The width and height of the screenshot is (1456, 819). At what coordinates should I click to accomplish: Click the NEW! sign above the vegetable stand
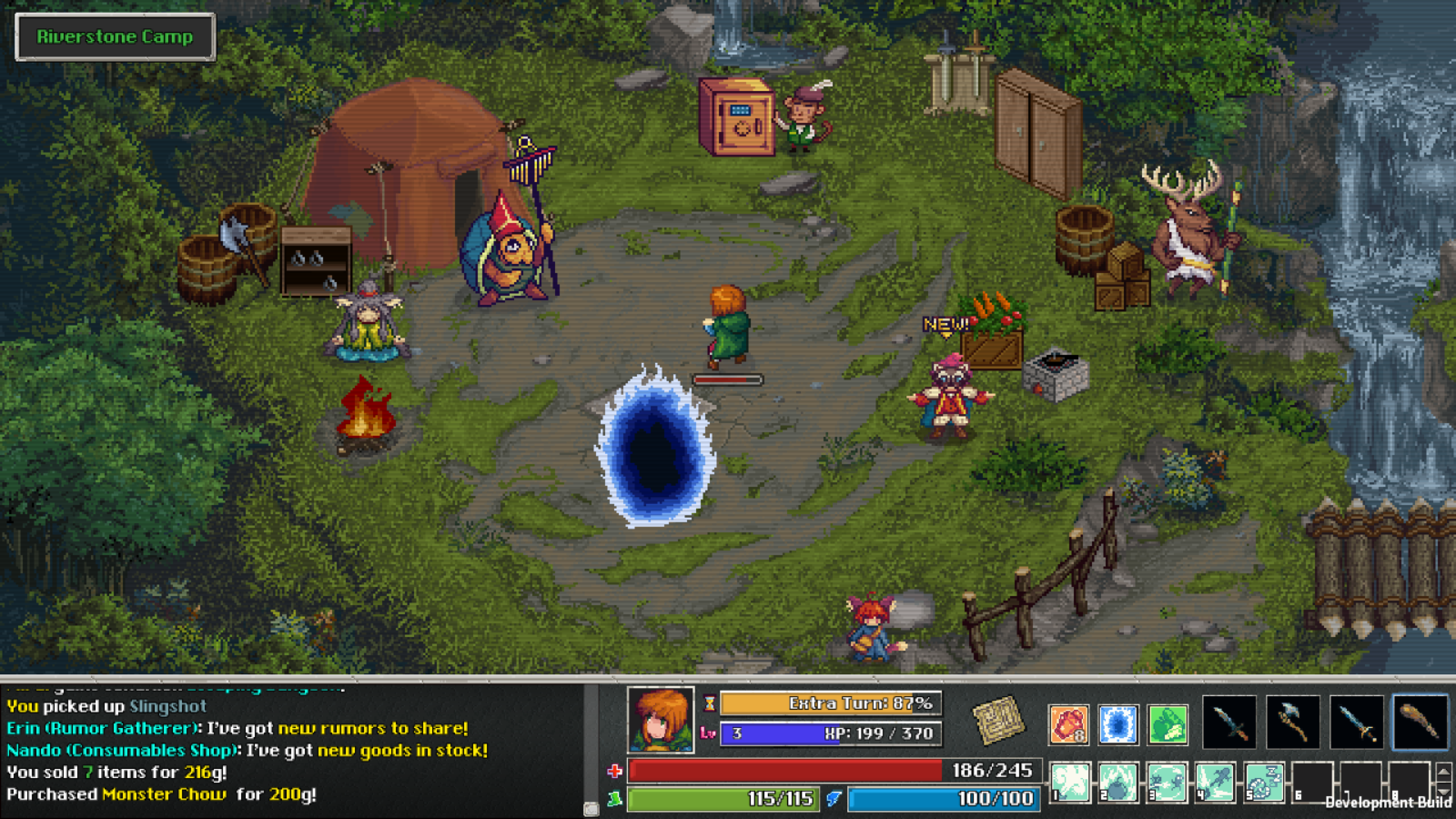(944, 322)
